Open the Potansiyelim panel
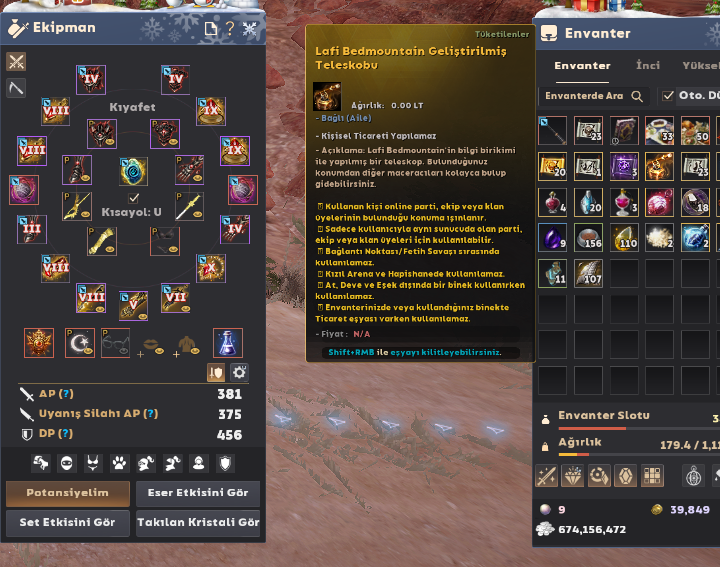The height and width of the screenshot is (567, 720). coord(69,493)
